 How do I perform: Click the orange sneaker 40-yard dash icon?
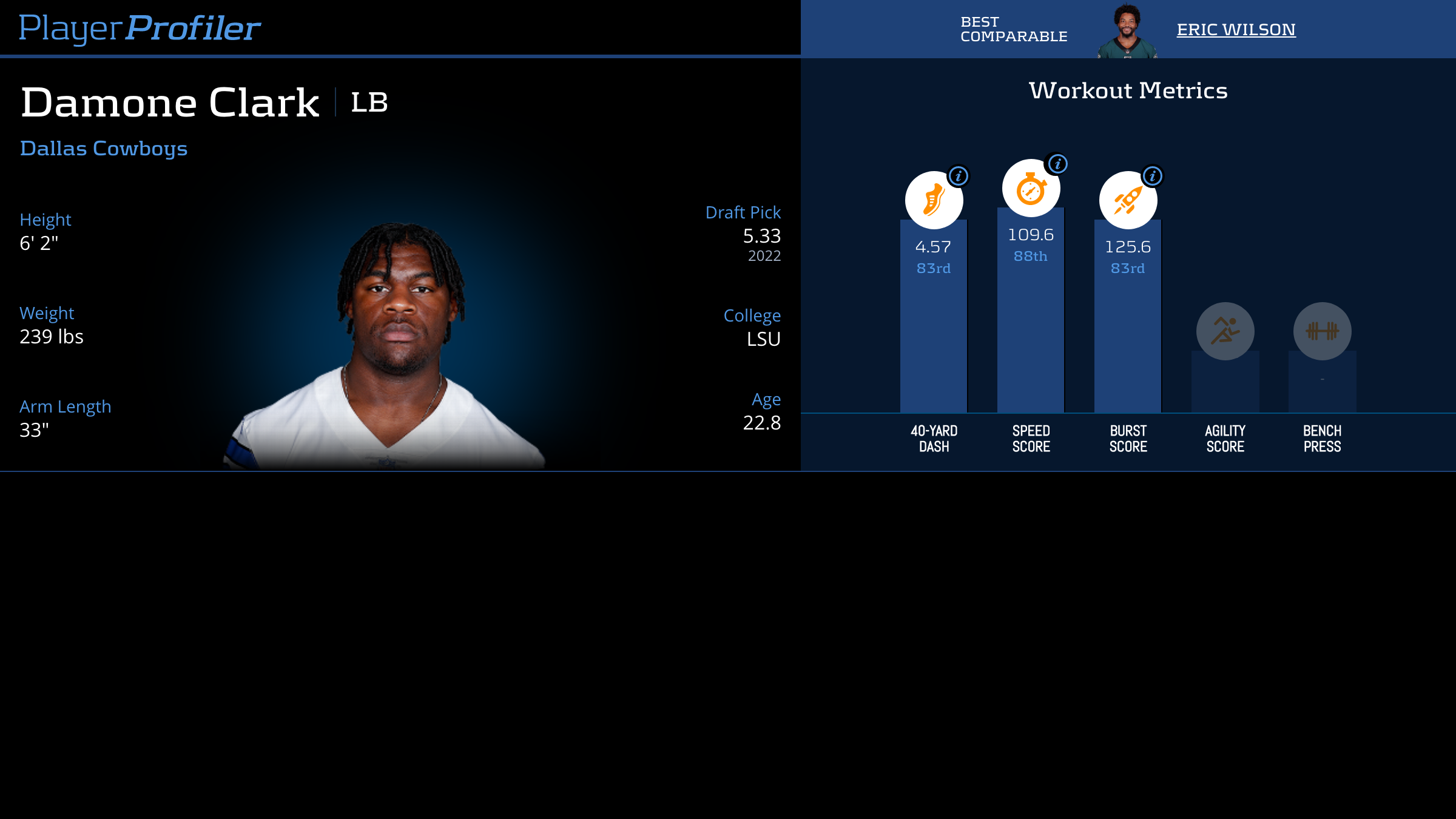pyautogui.click(x=933, y=200)
